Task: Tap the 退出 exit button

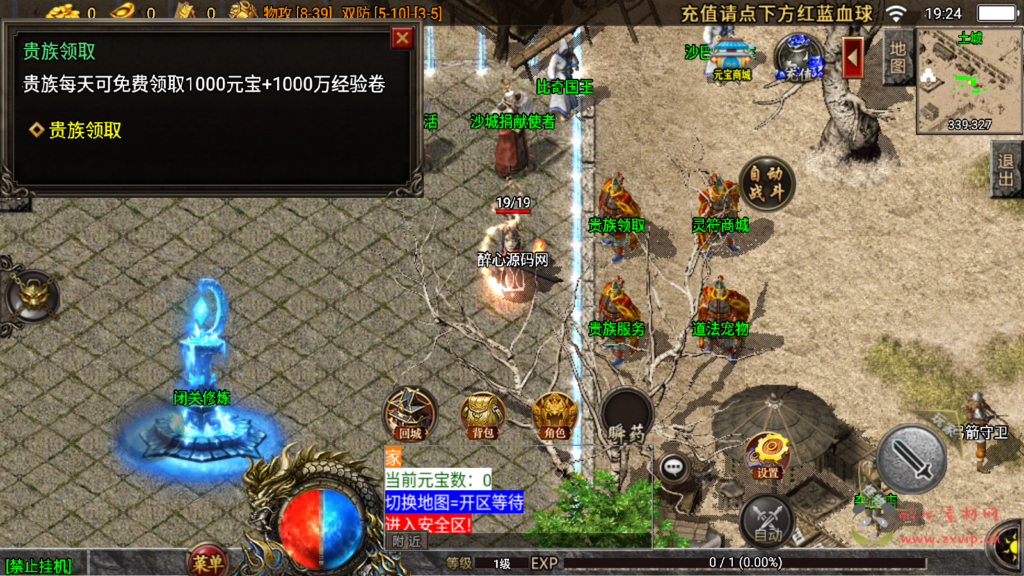Action: click(x=1006, y=170)
